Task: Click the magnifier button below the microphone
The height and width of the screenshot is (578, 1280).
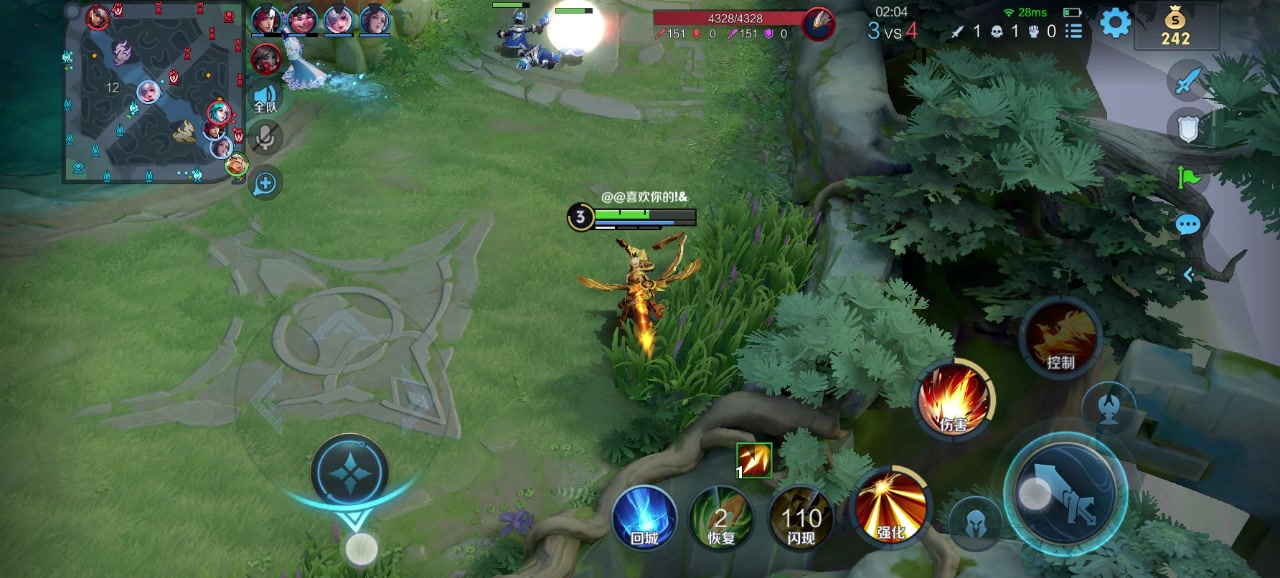Action: point(265,183)
